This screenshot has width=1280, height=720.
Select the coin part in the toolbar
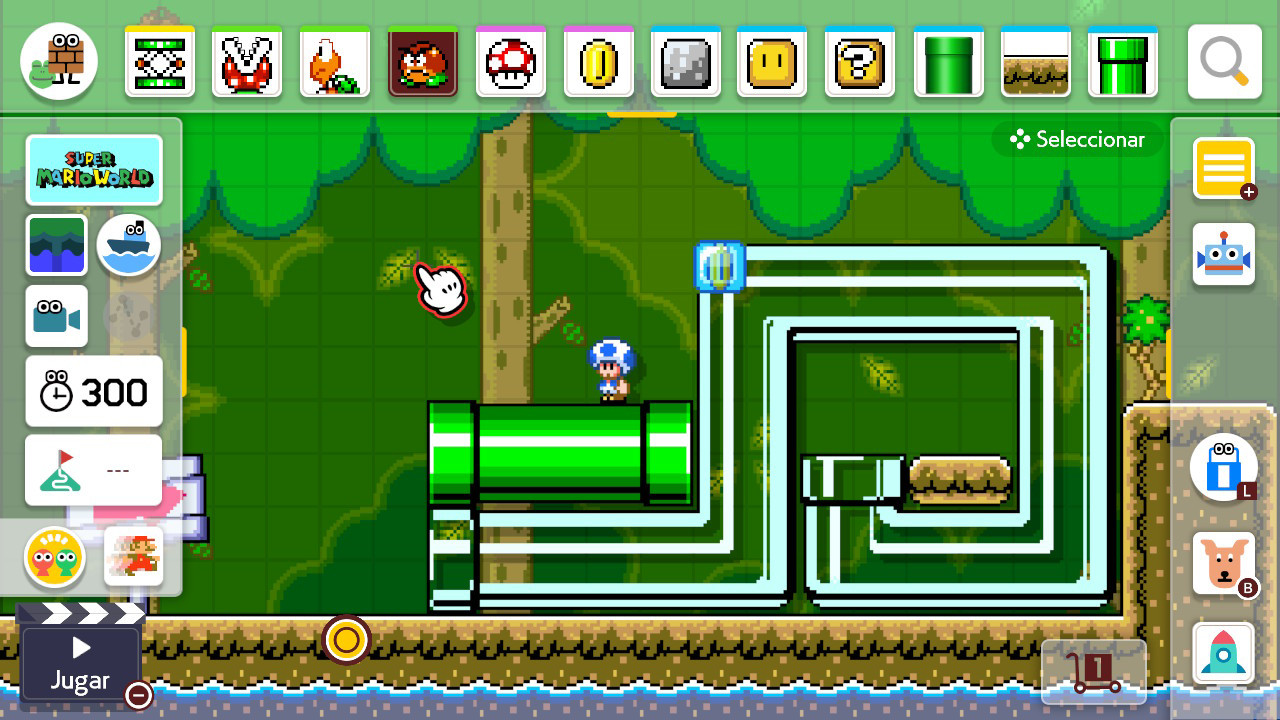(x=598, y=61)
